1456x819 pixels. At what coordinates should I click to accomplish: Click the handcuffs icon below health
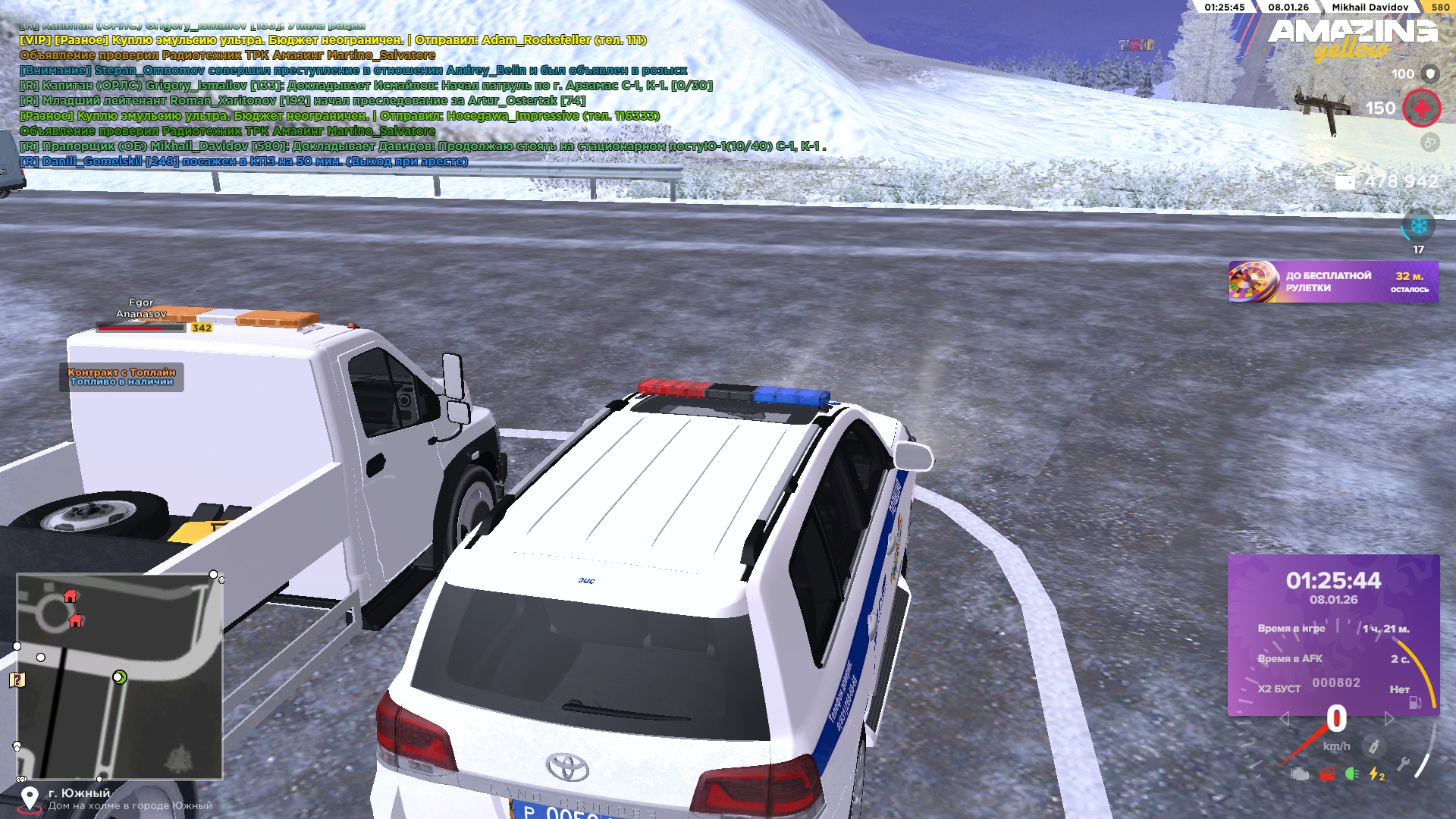click(x=1429, y=143)
